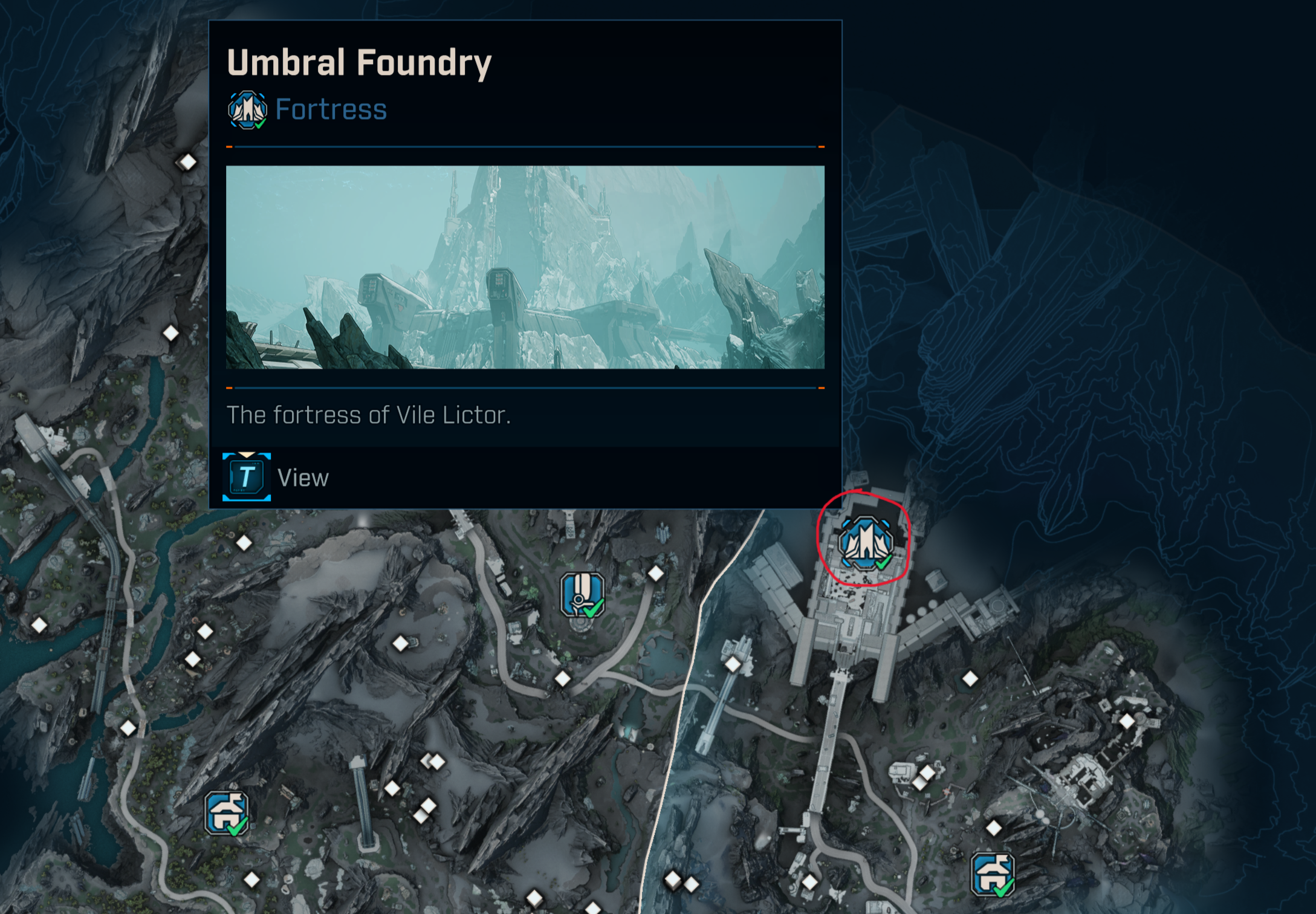The width and height of the screenshot is (1316, 914).
Task: Open the Umbral Foundry preview image
Action: pos(525,267)
